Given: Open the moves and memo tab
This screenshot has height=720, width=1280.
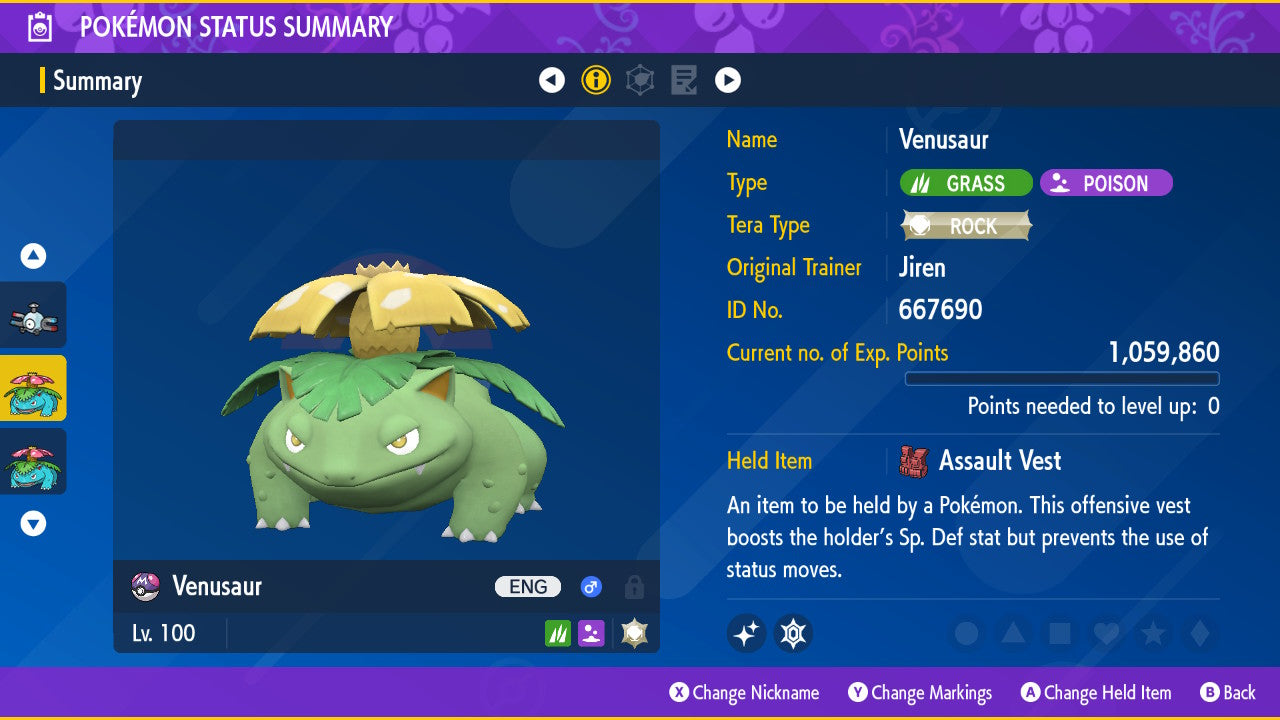Looking at the screenshot, I should point(684,80).
